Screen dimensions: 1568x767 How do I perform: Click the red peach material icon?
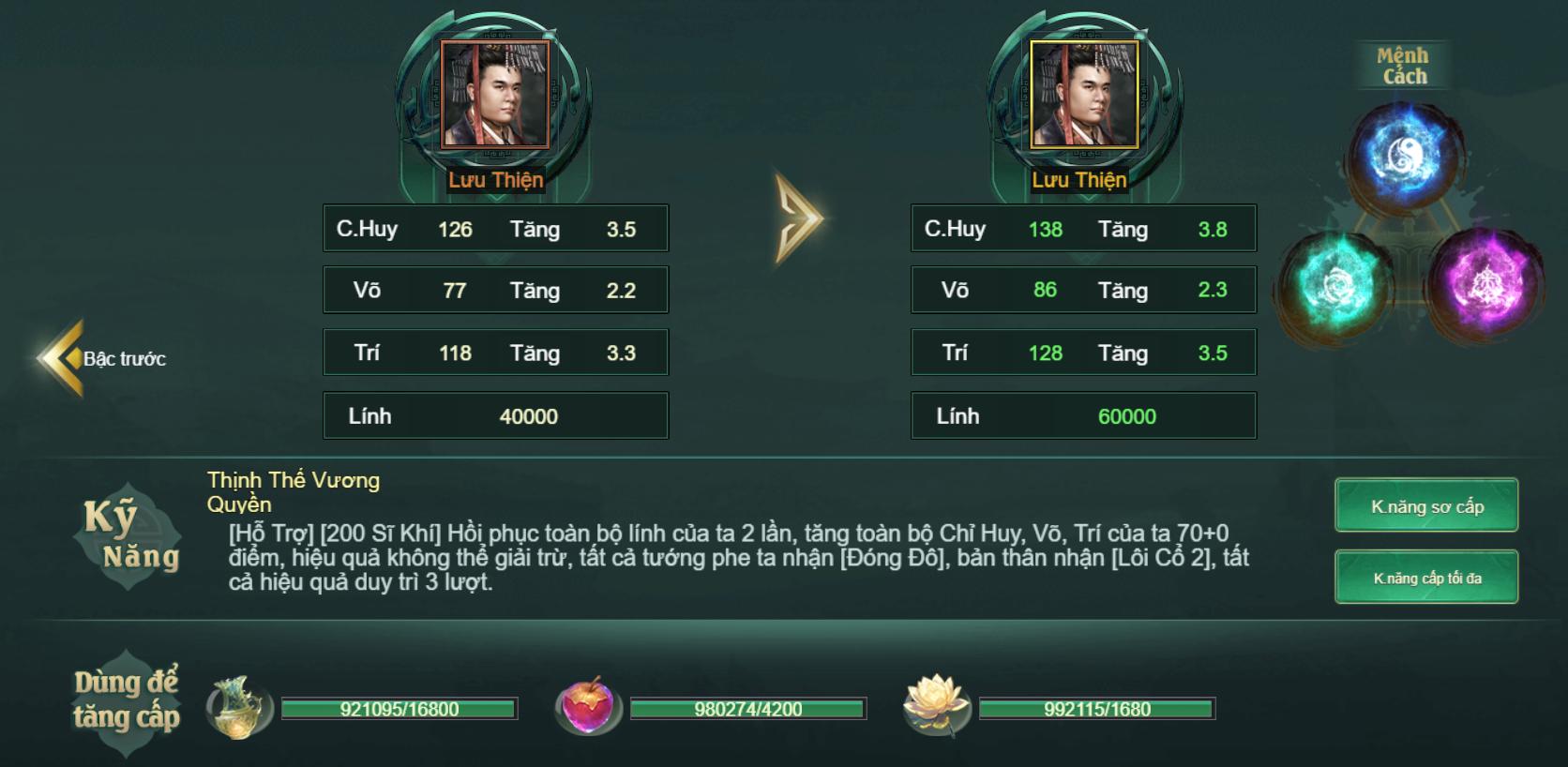pyautogui.click(x=586, y=706)
